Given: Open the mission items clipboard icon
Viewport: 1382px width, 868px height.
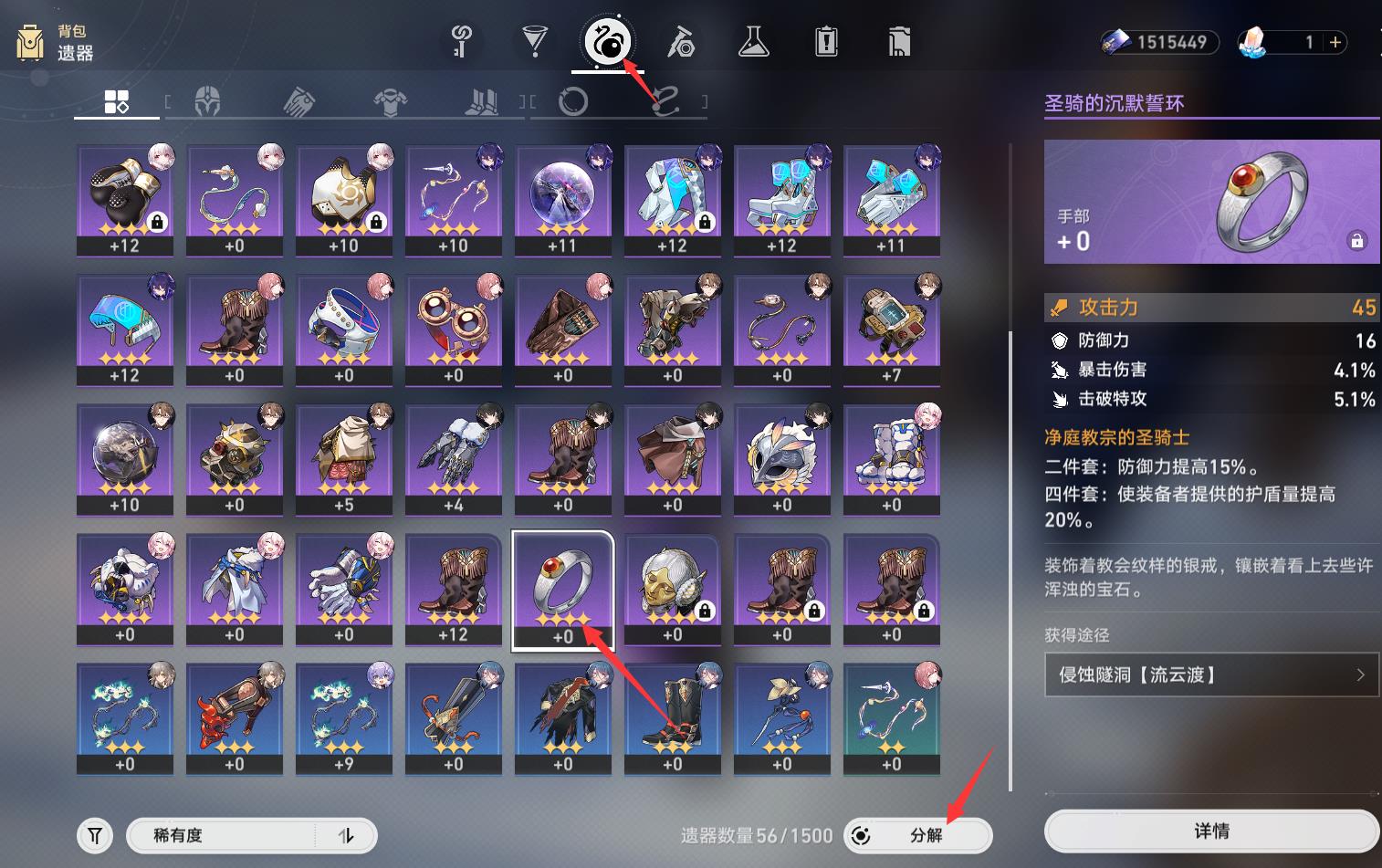Looking at the screenshot, I should coord(827,41).
